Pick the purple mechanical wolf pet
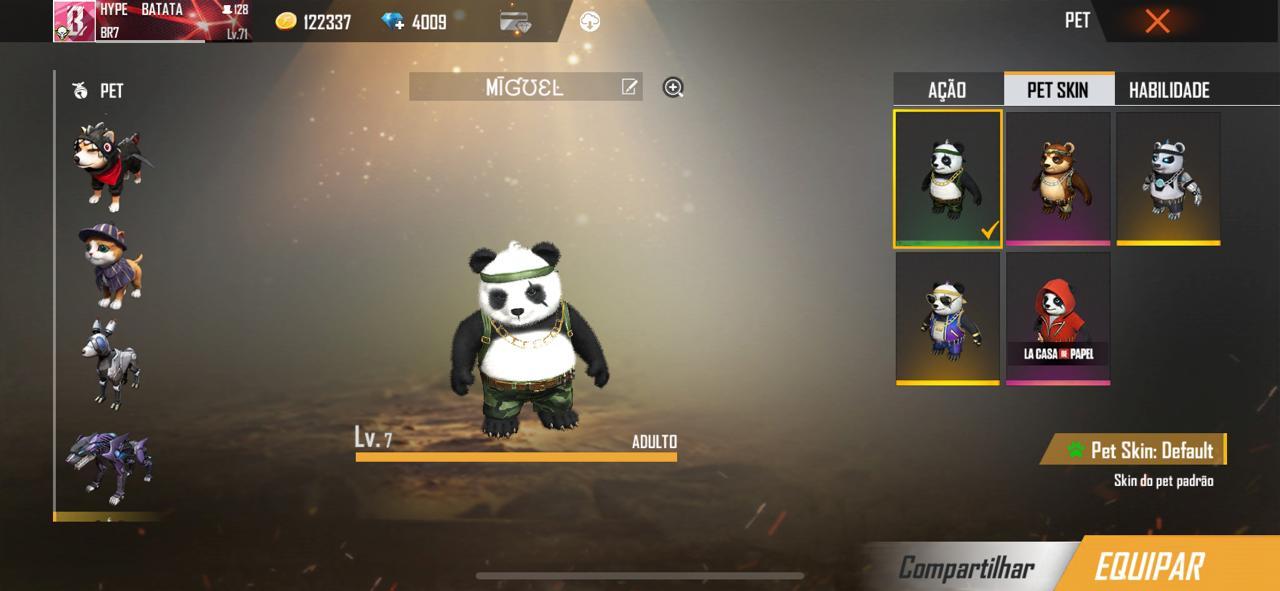Viewport: 1280px width, 591px height. pyautogui.click(x=110, y=466)
